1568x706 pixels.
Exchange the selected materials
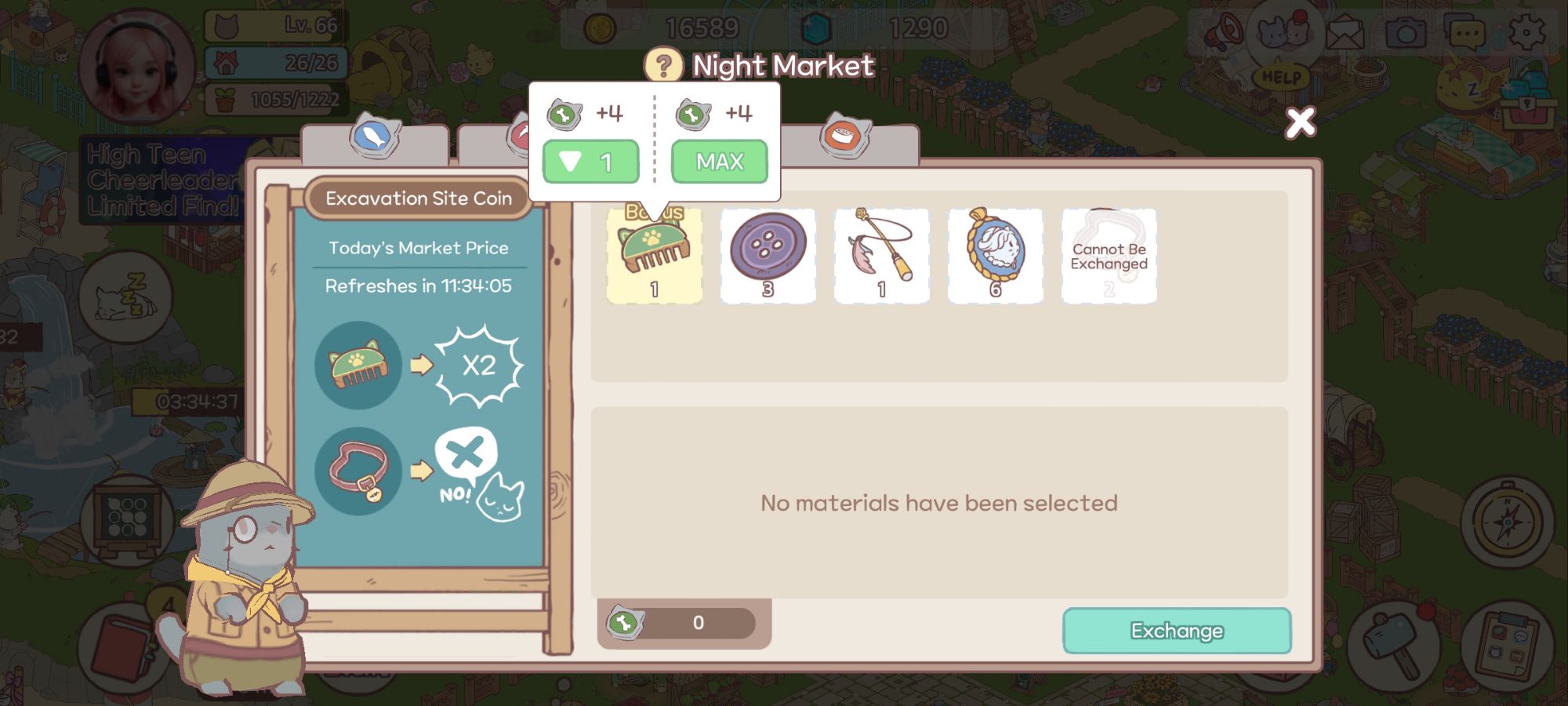(1176, 631)
